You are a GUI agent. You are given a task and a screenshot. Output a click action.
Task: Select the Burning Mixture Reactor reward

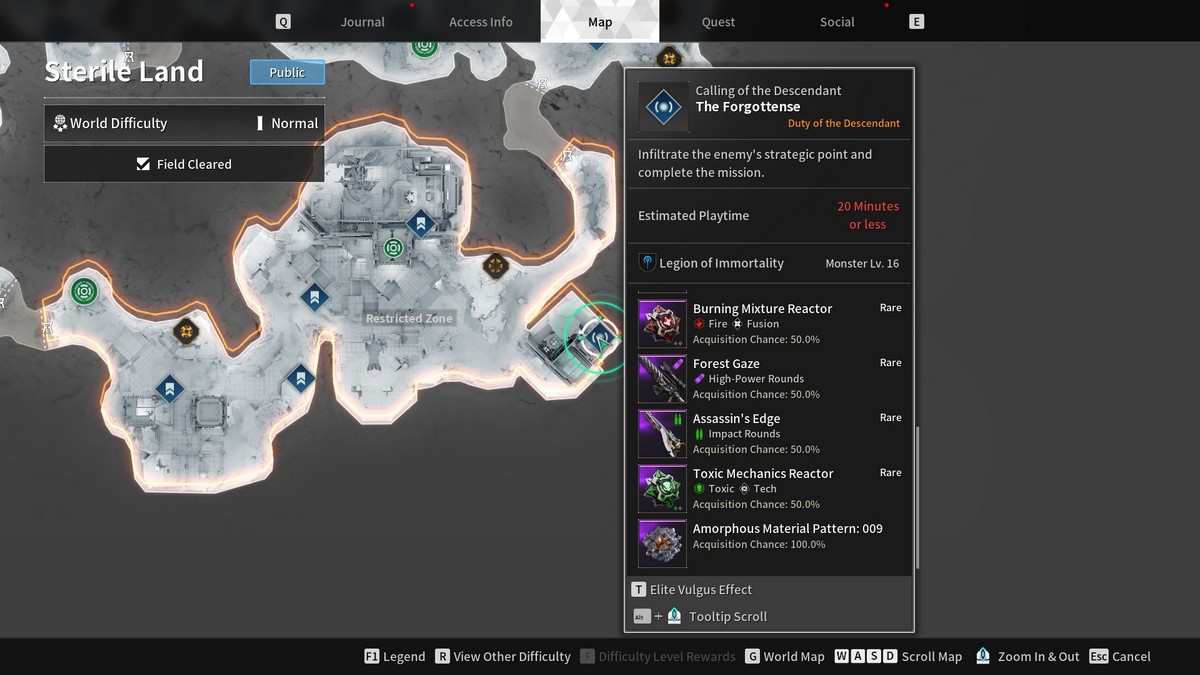tap(762, 323)
